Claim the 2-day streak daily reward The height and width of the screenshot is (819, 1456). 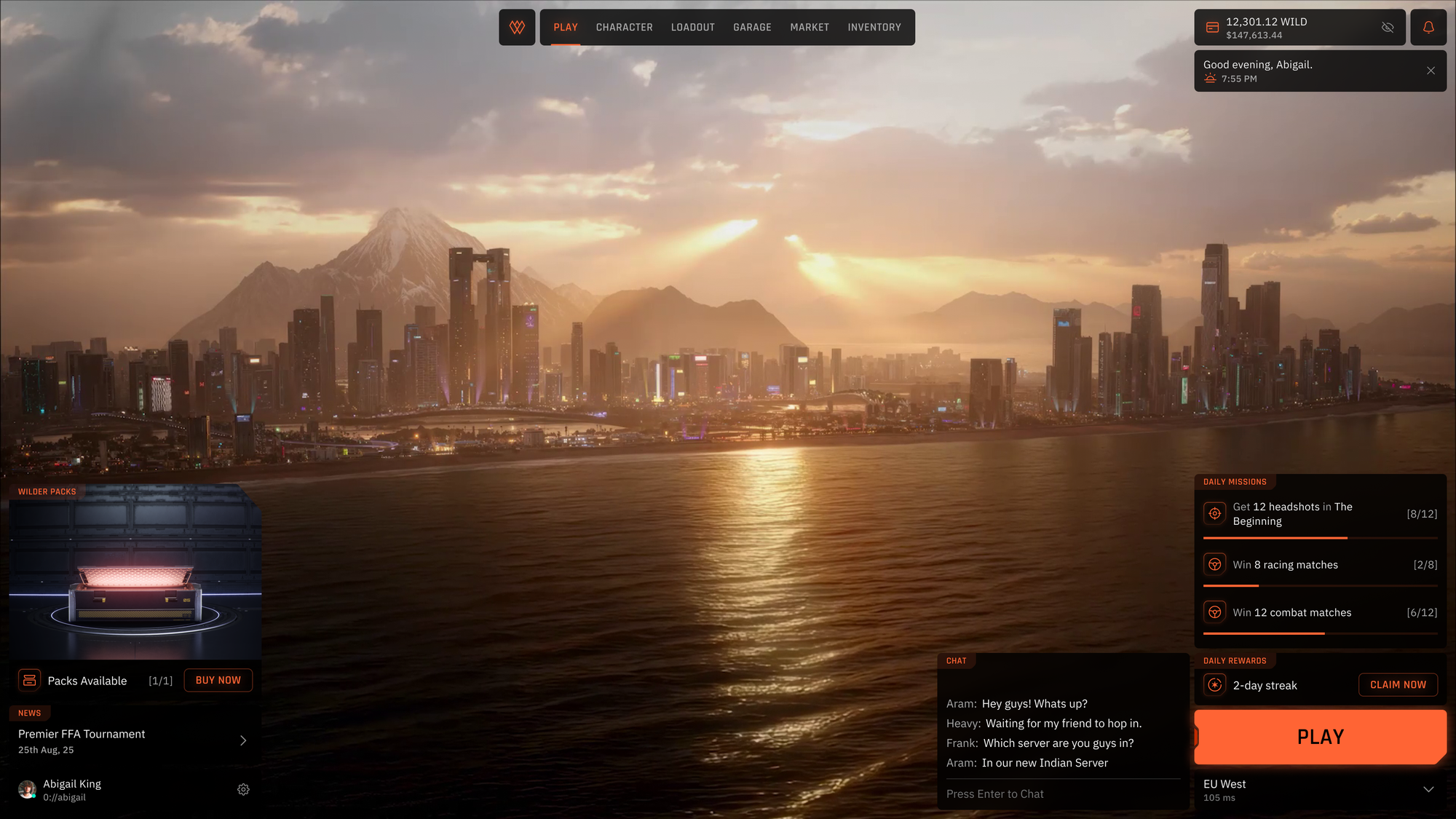tap(1397, 684)
